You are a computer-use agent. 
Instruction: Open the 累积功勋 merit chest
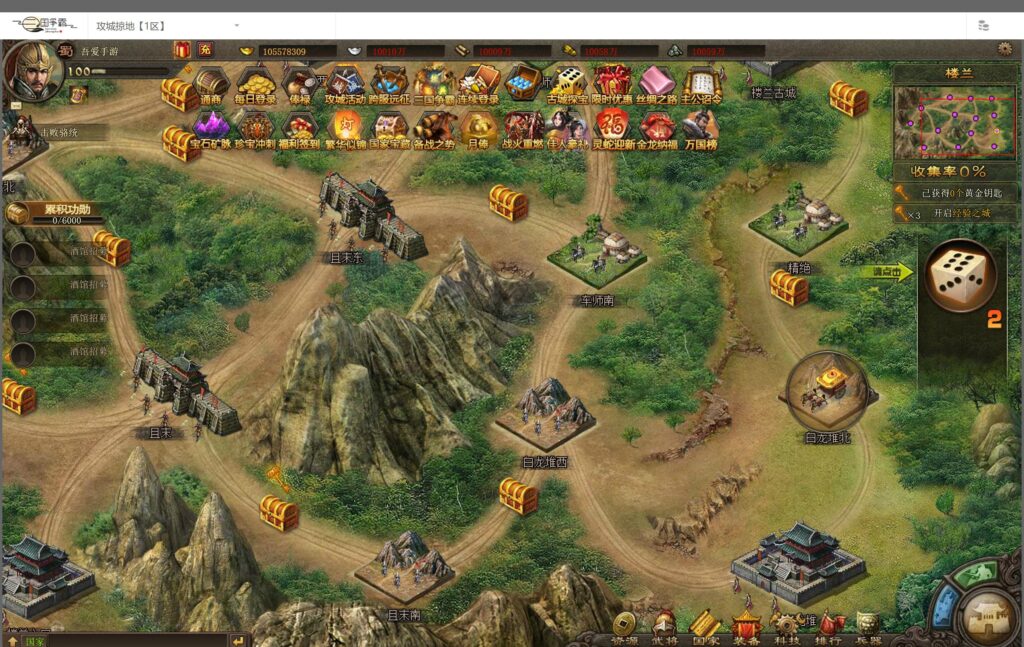pyautogui.click(x=18, y=213)
